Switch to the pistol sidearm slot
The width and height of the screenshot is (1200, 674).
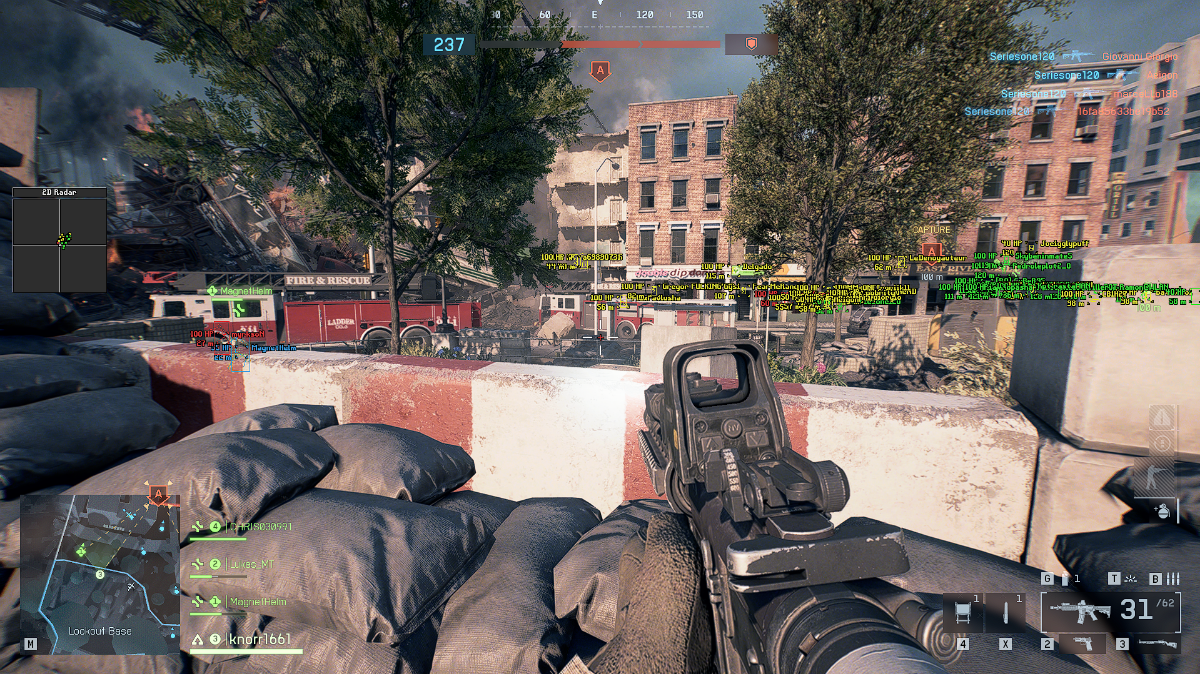tap(1083, 643)
